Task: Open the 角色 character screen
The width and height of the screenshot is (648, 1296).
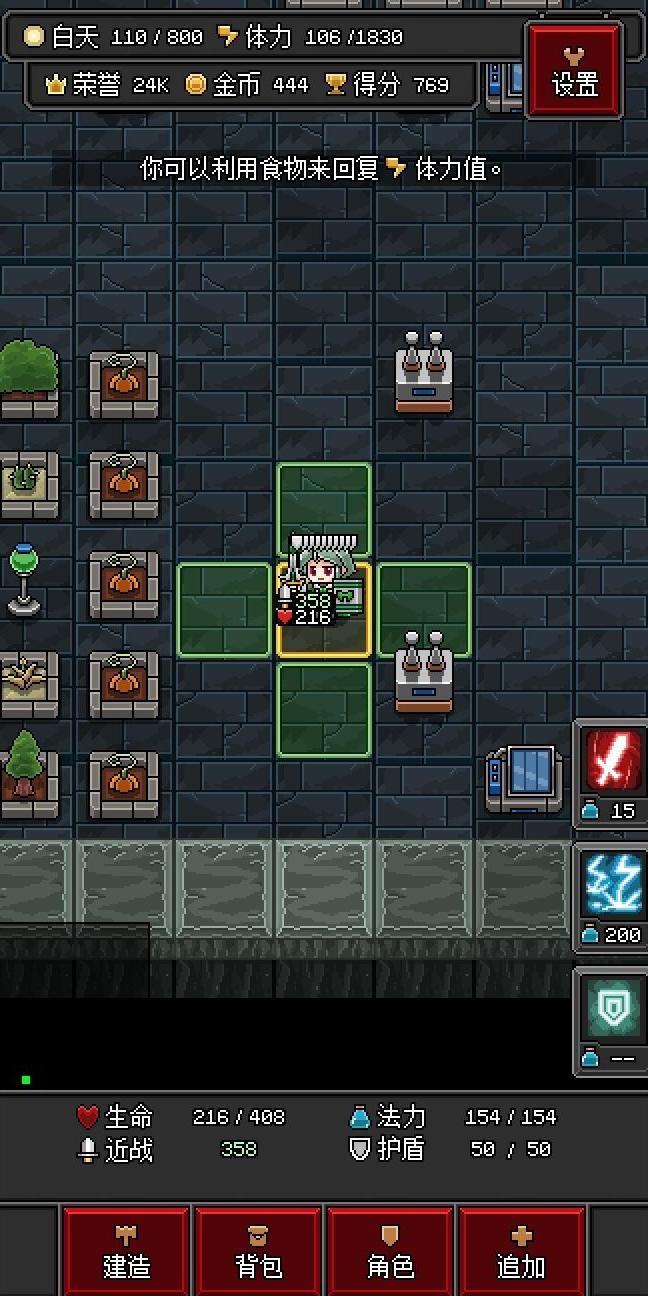Action: click(x=391, y=1252)
